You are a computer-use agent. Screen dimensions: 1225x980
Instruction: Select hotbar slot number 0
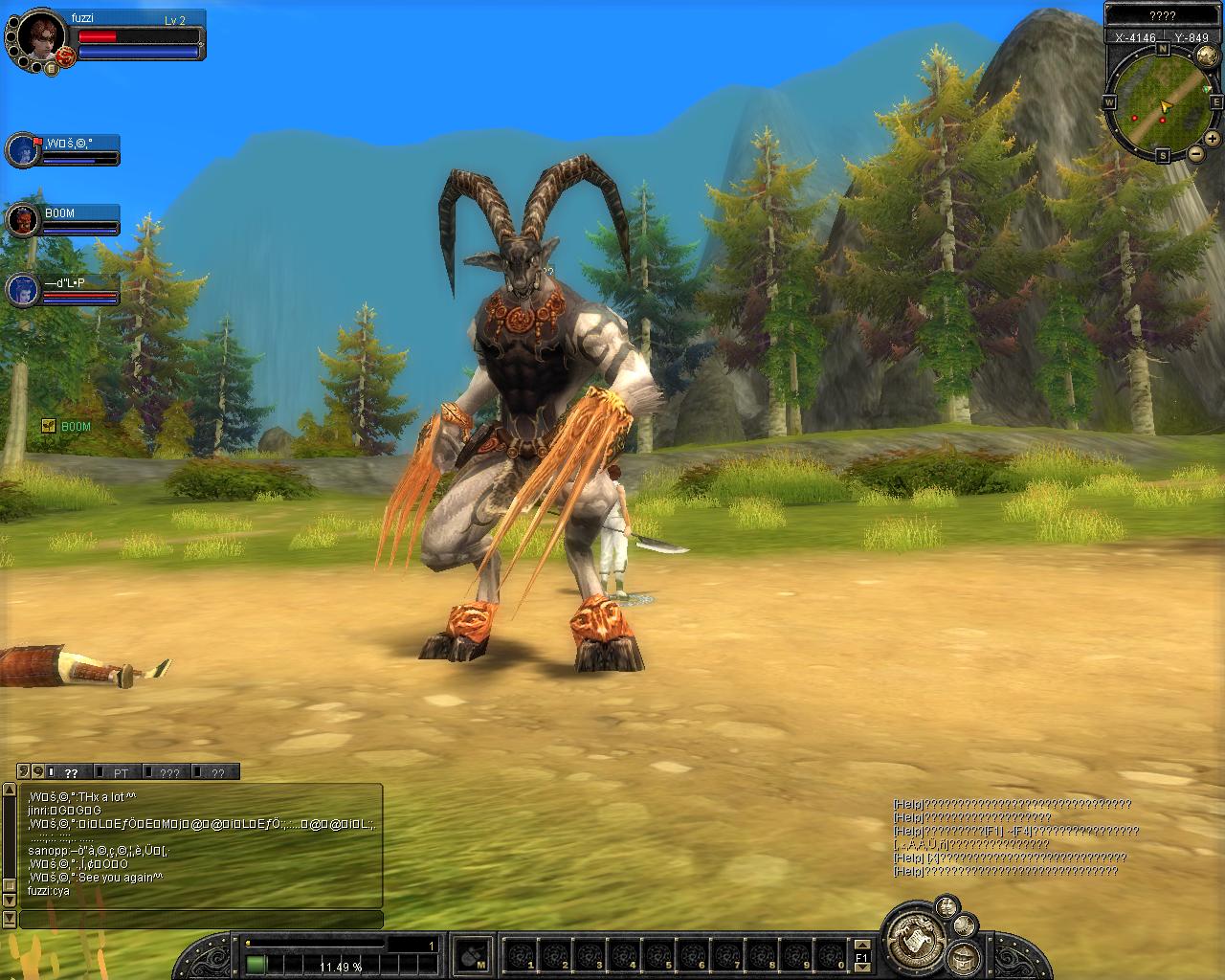point(831,954)
